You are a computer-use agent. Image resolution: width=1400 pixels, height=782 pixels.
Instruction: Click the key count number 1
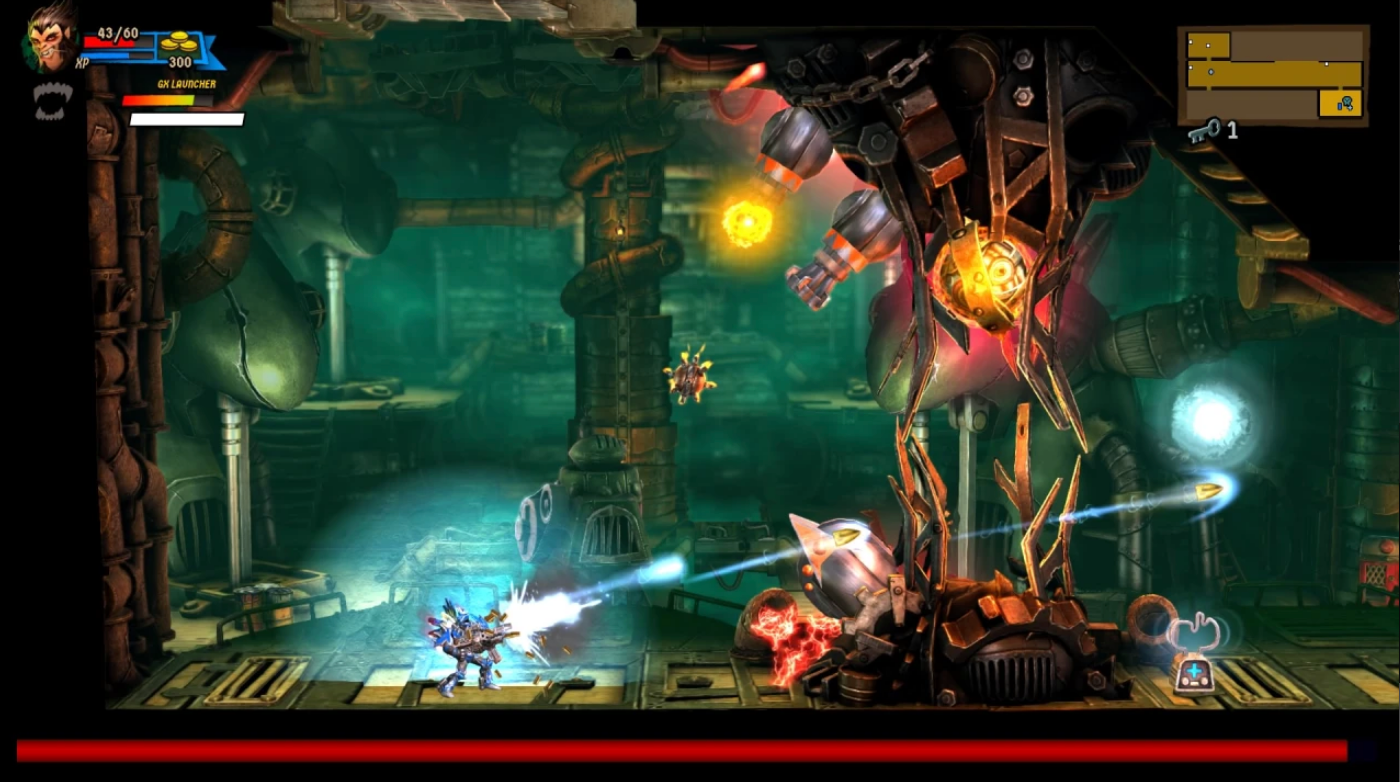(x=1232, y=128)
